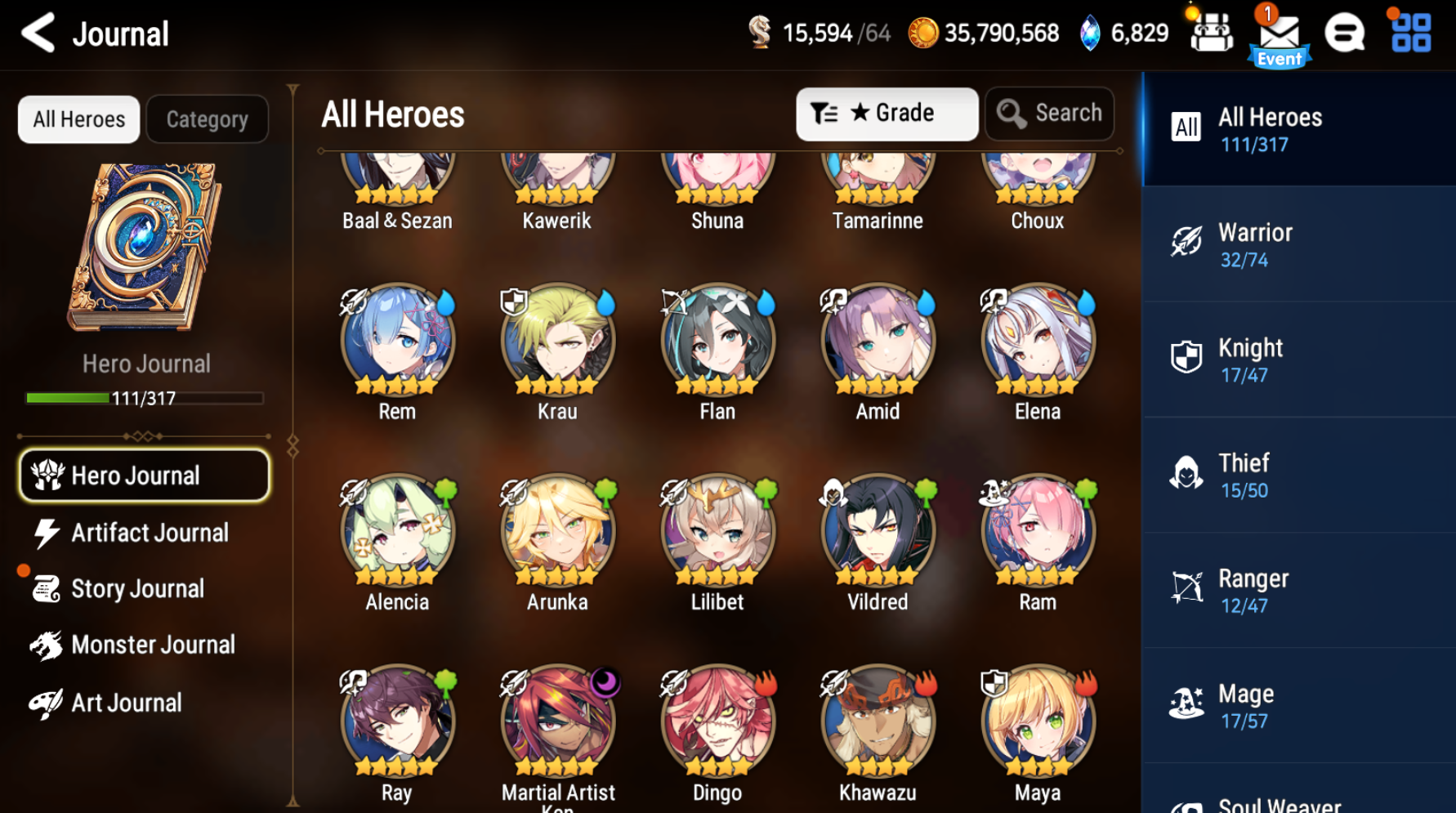
Task: Open the Thief class filter
Action: click(x=1297, y=474)
